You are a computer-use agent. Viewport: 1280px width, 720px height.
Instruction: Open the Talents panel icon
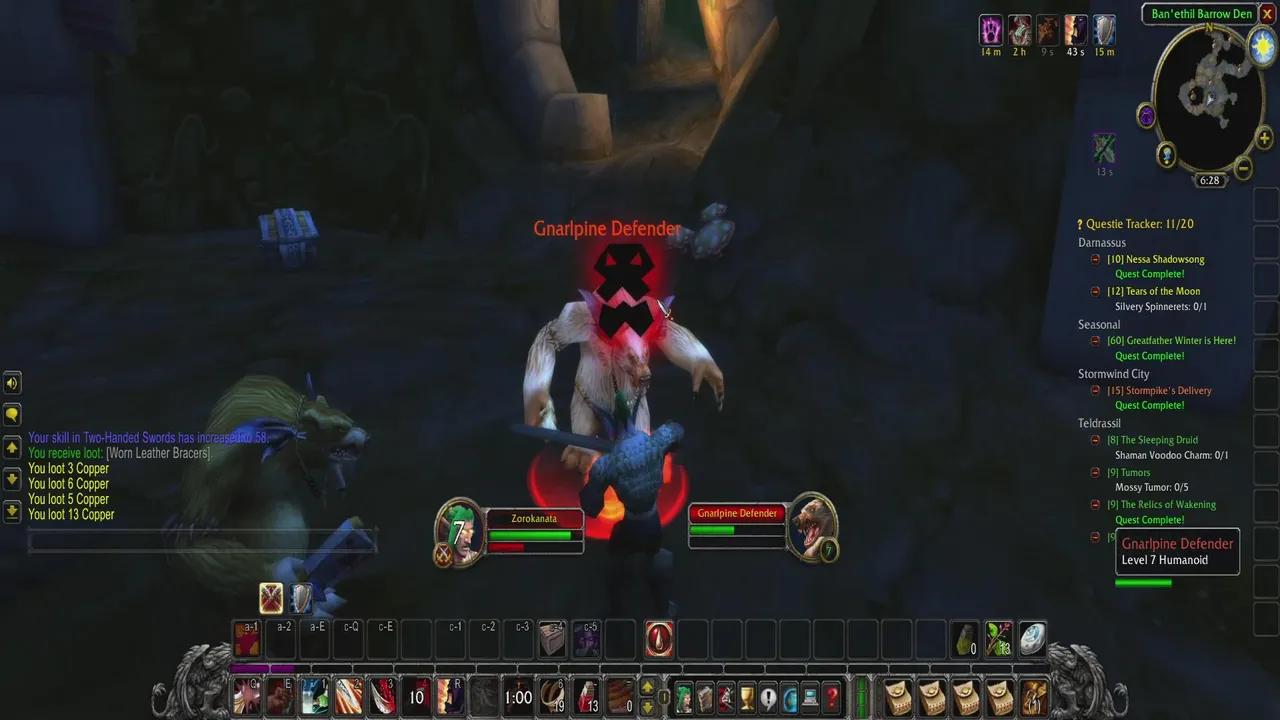click(727, 697)
